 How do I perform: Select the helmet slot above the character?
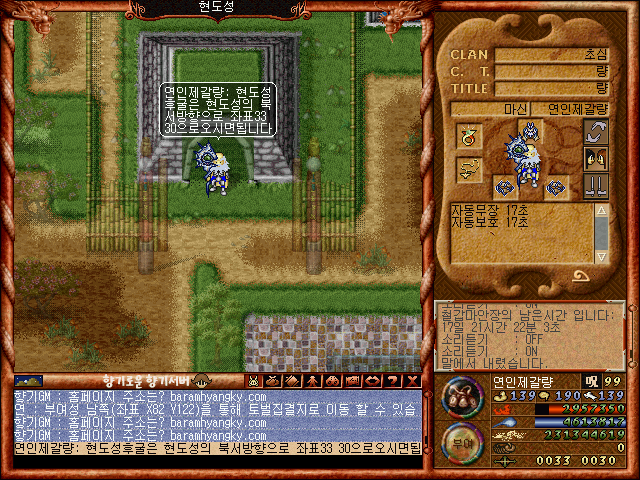(x=532, y=130)
